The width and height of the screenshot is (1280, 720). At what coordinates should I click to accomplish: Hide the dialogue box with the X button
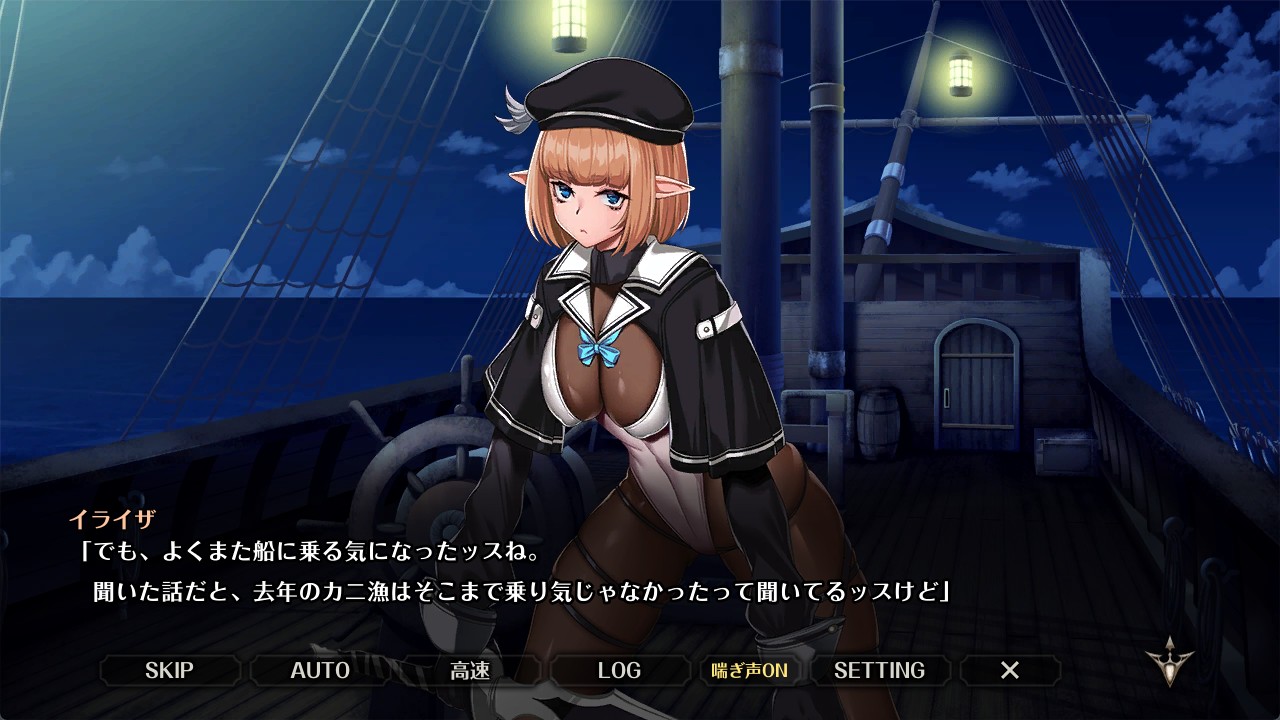tap(1010, 670)
